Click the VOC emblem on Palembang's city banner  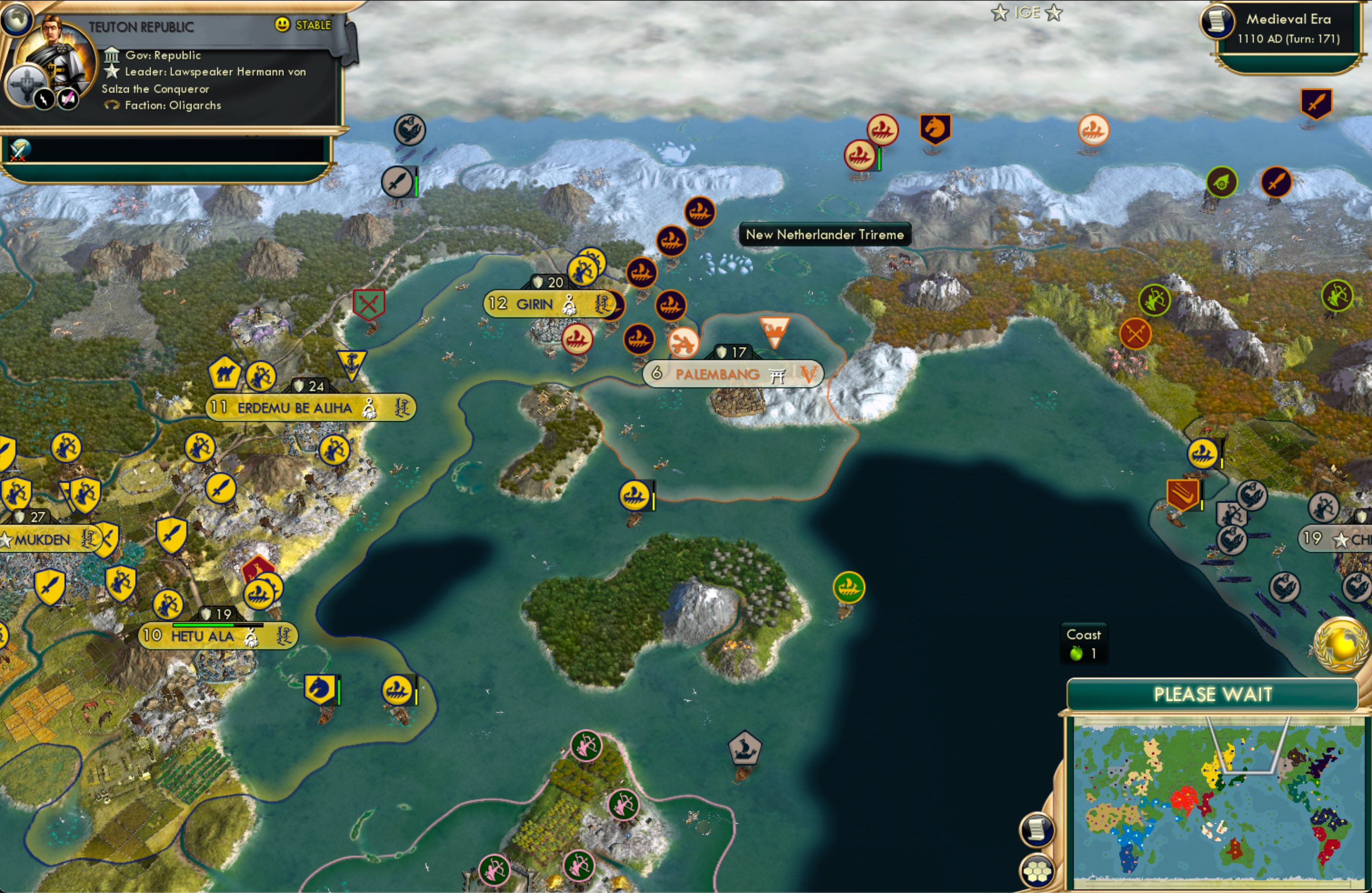coord(809,375)
